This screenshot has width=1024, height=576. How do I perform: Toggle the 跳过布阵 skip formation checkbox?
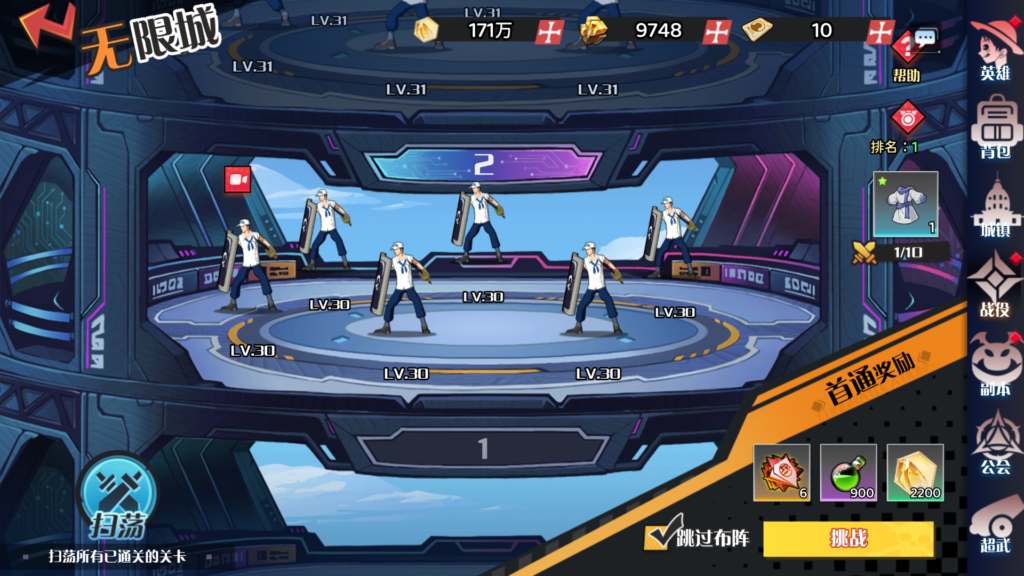coord(657,539)
